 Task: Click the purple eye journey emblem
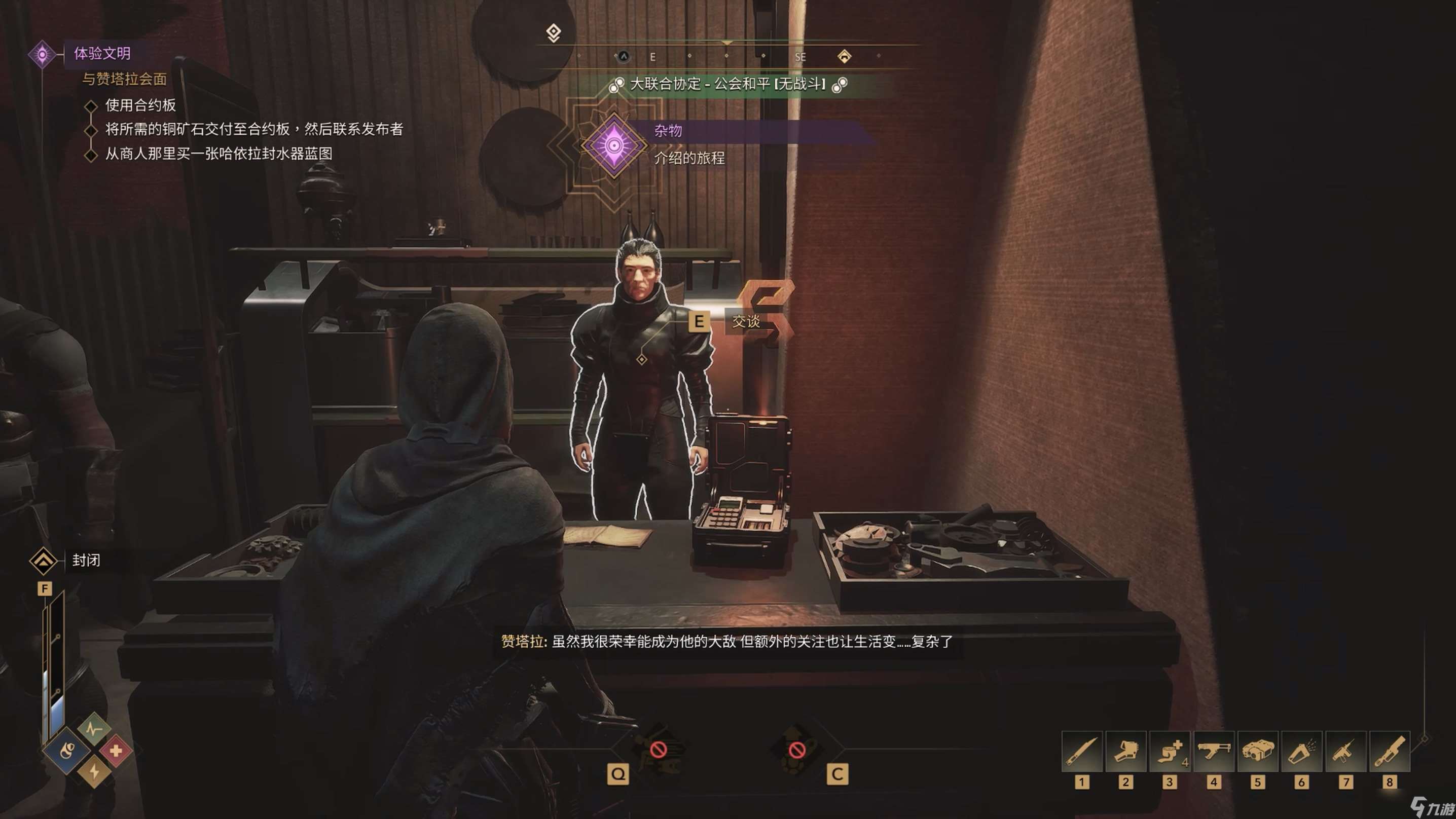(614, 146)
